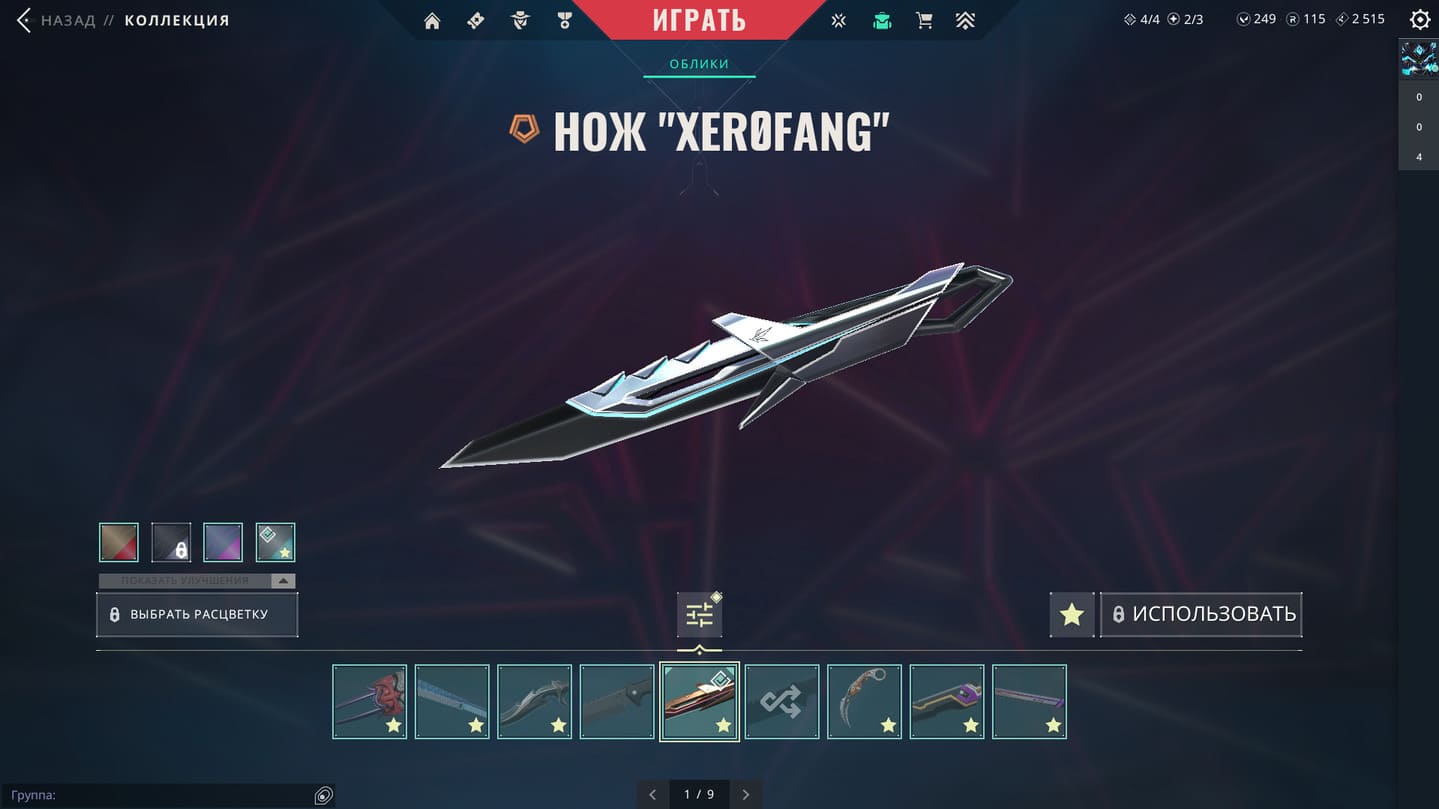Select the purple and pink color variant
Image resolution: width=1439 pixels, height=809 pixels.
pos(223,543)
